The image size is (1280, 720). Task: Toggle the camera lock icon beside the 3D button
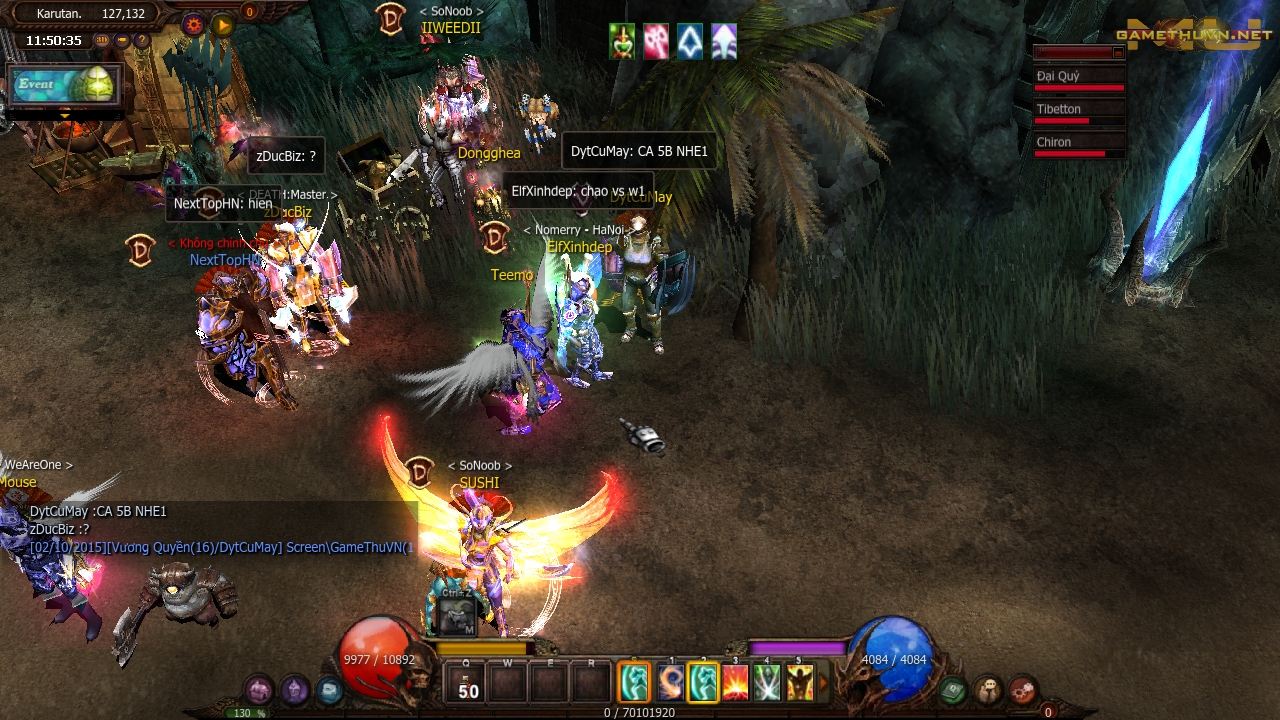(122, 40)
